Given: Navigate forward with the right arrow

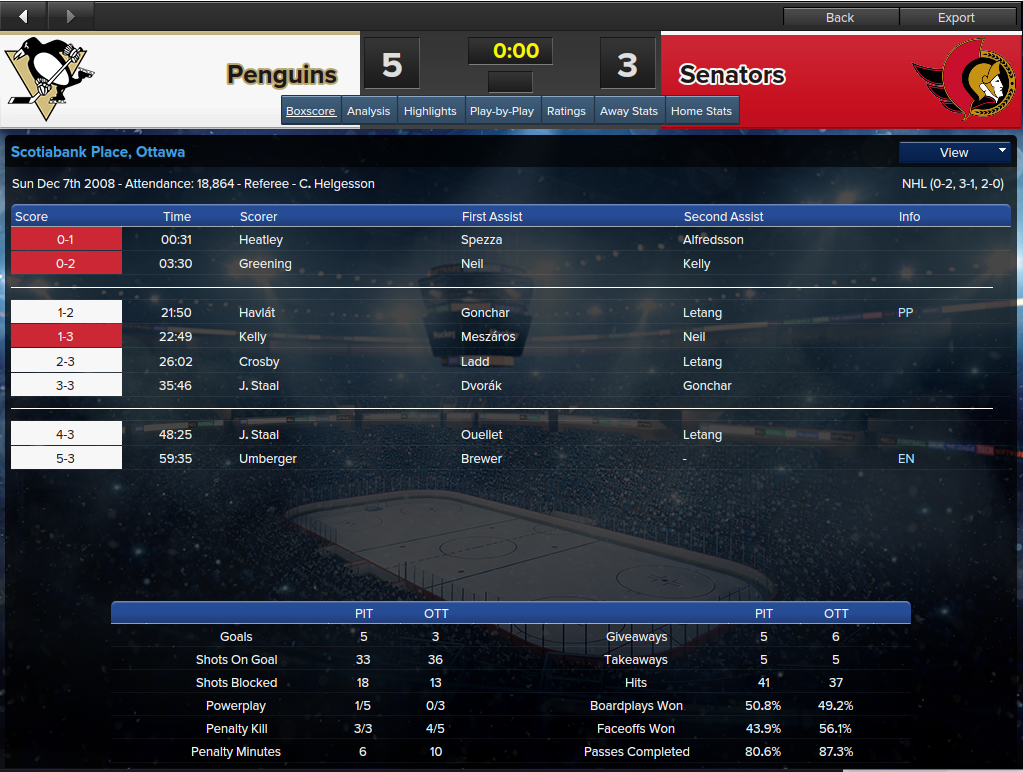Looking at the screenshot, I should pos(70,16).
